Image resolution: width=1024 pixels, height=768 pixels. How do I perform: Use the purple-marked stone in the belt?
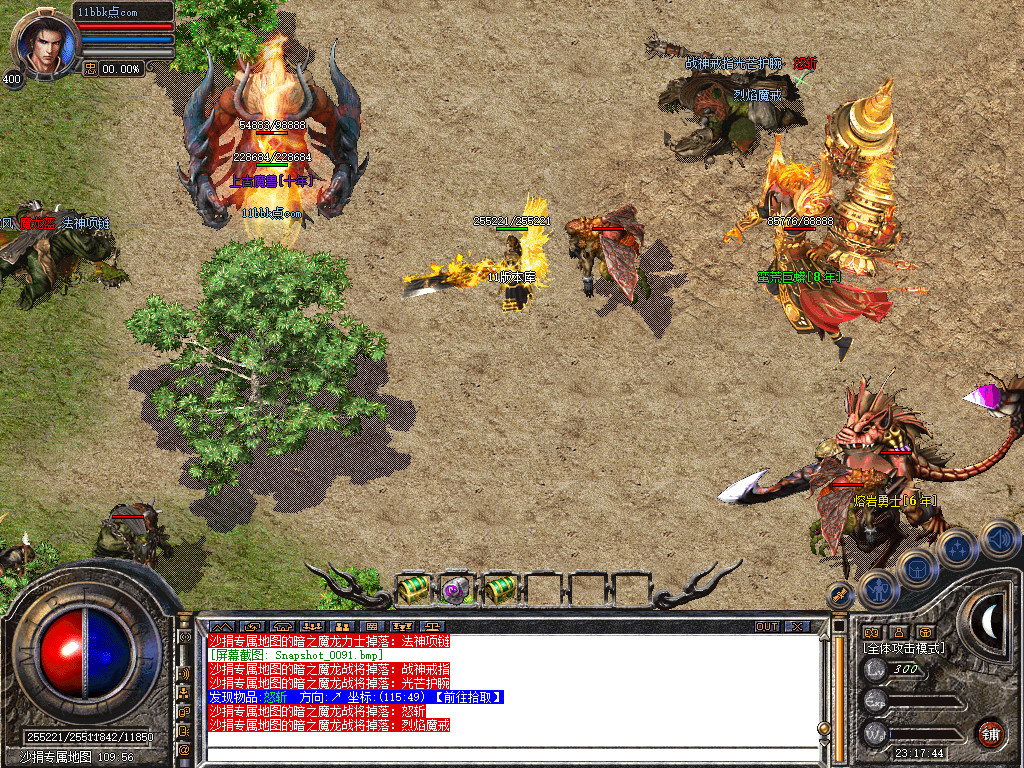pos(456,589)
